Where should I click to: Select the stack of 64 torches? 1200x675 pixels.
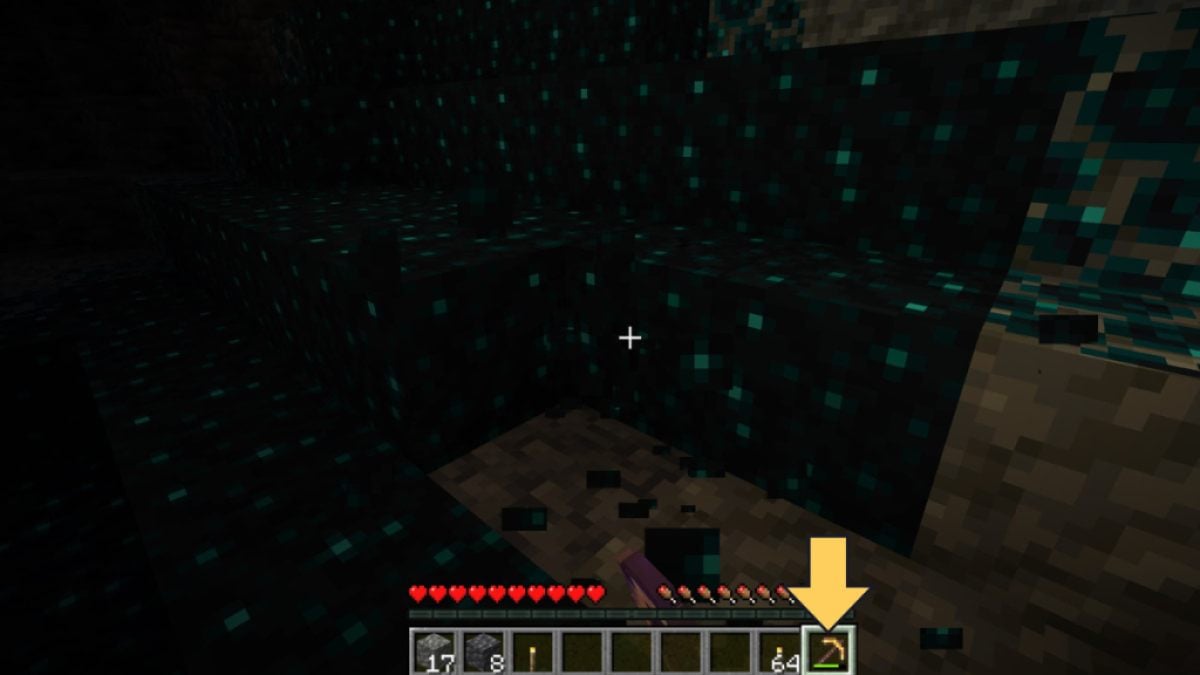[778, 652]
